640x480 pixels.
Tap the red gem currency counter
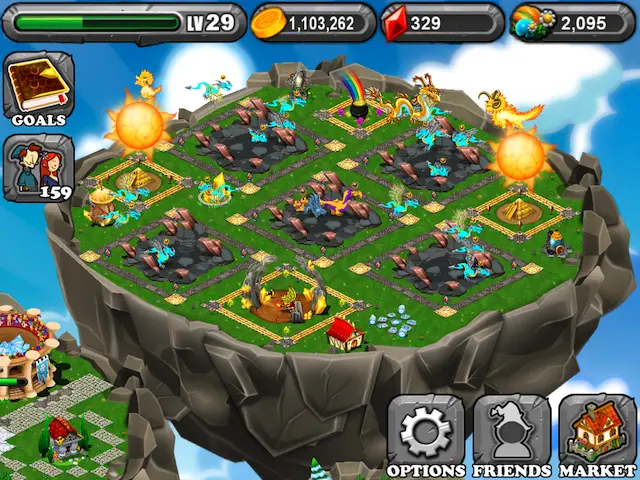tap(440, 23)
